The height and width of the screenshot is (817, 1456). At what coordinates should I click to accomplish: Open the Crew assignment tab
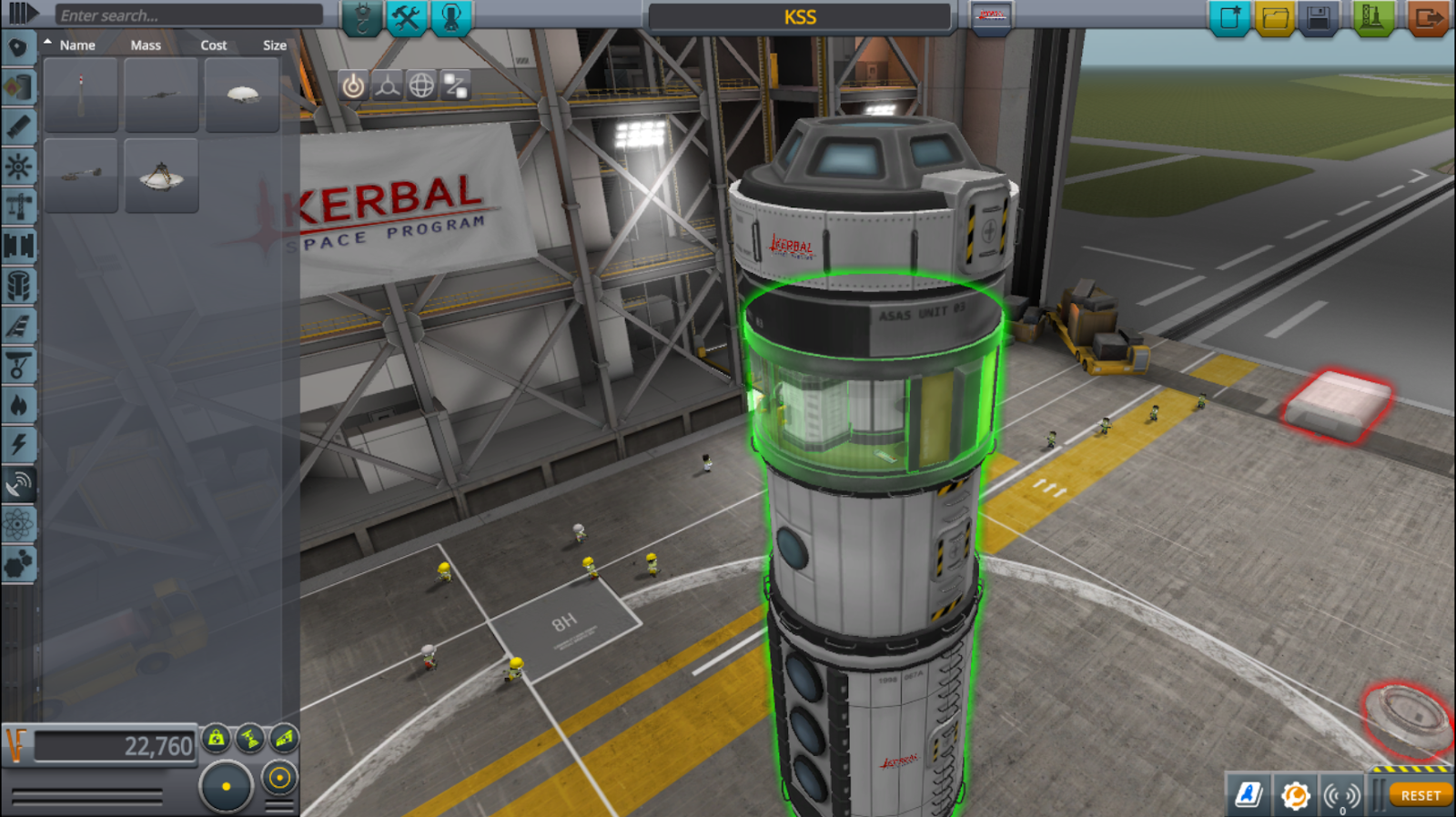click(x=451, y=17)
